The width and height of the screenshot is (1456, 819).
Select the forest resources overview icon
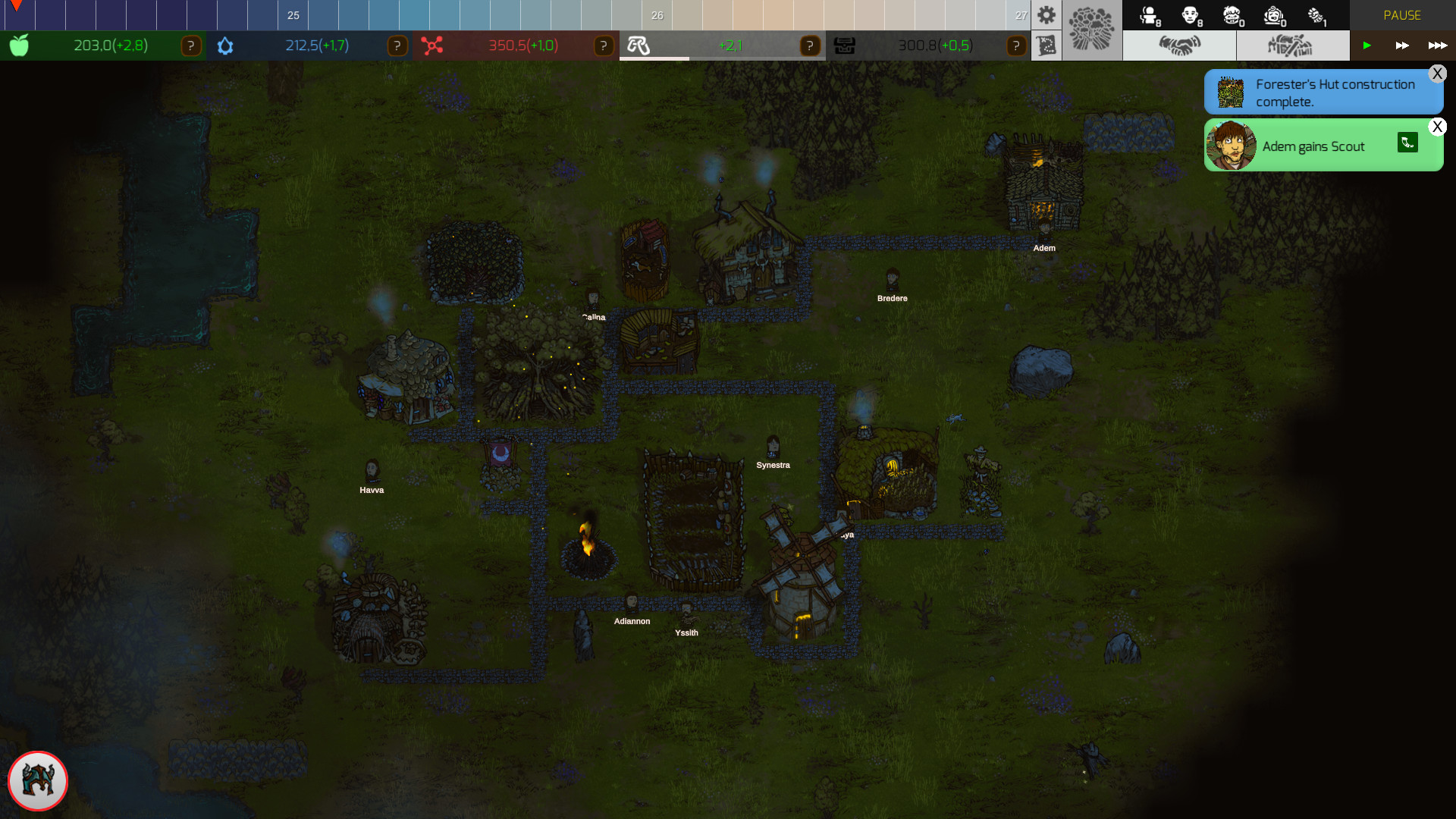coord(1092,30)
